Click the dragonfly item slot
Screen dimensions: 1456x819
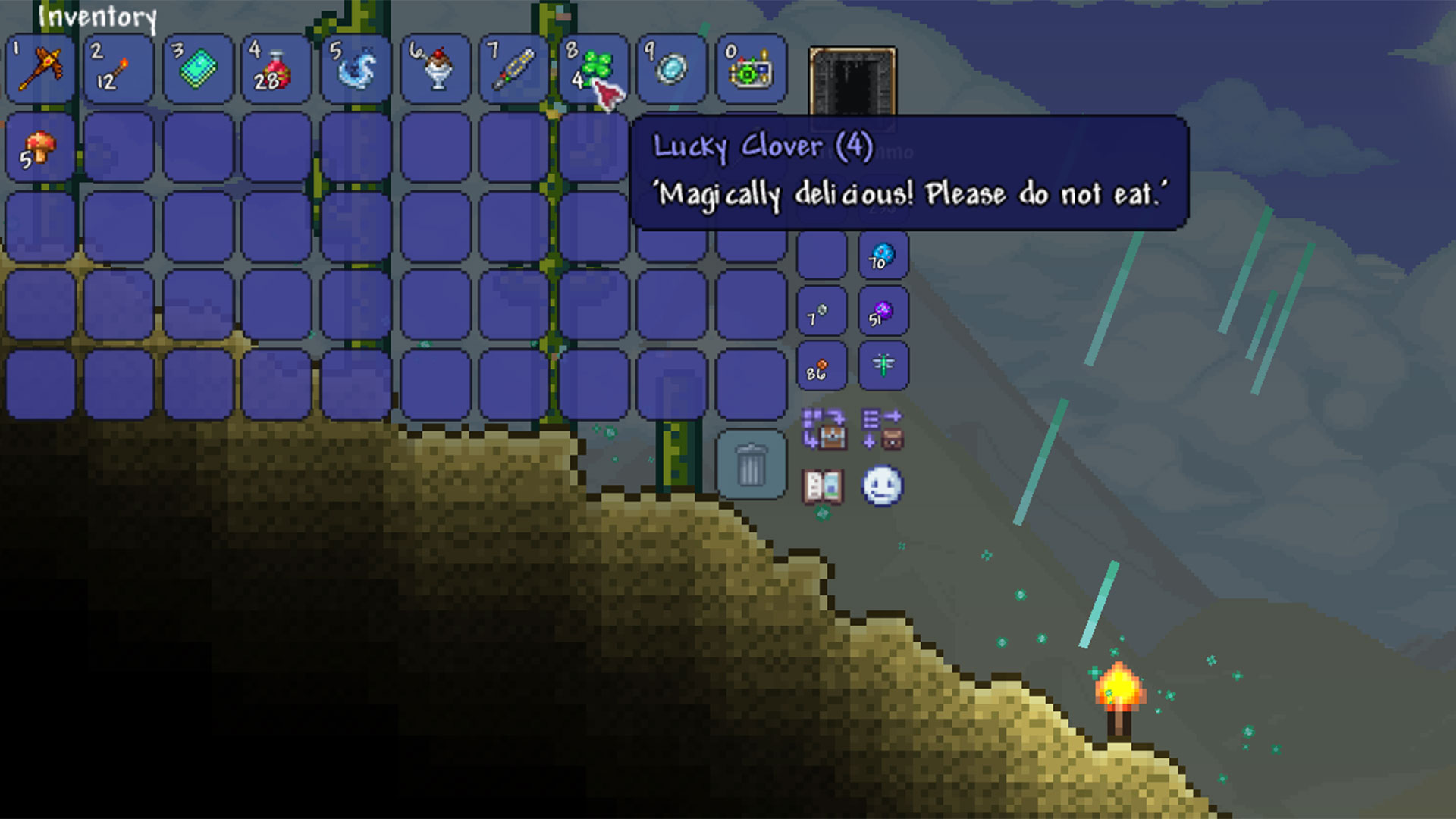pyautogui.click(x=884, y=366)
